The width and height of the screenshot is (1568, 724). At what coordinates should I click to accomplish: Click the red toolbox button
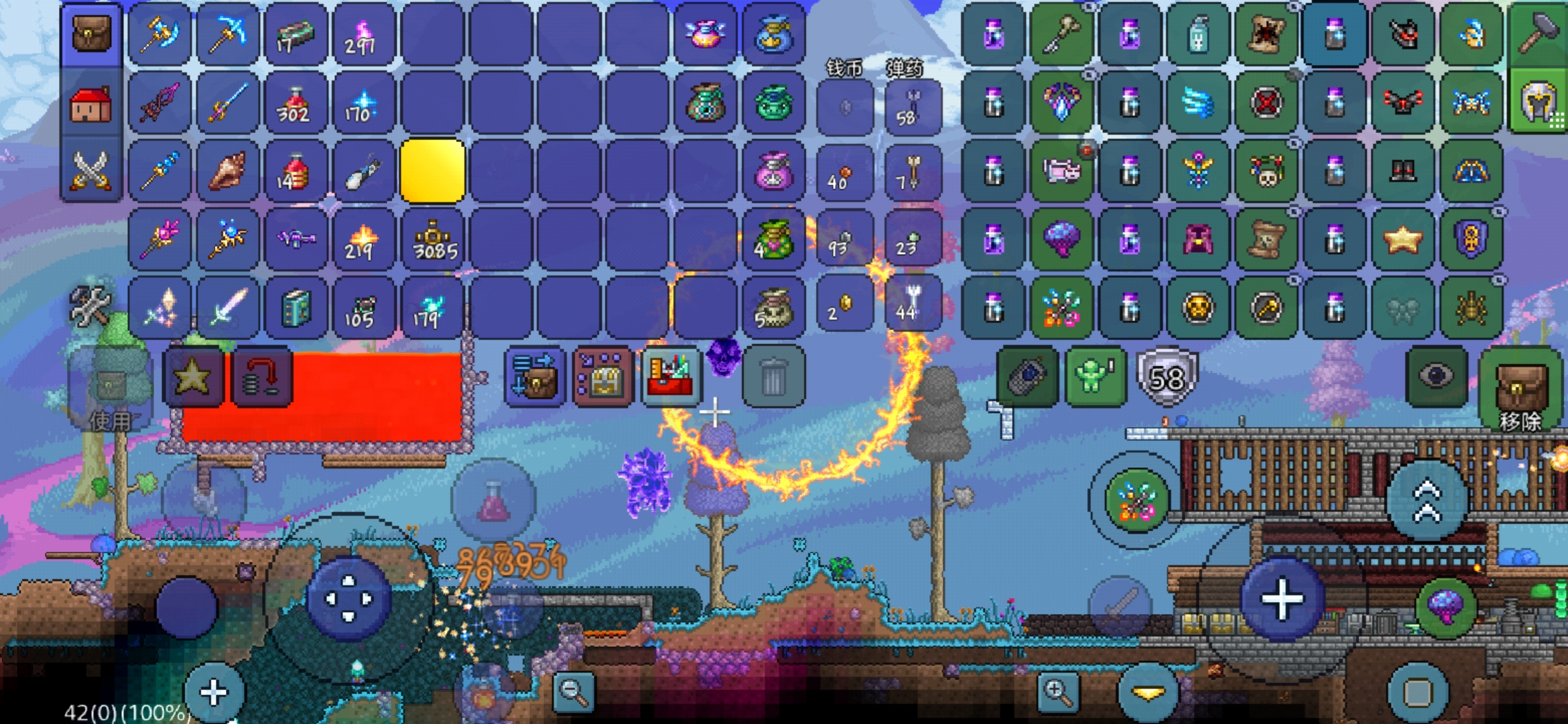(671, 377)
